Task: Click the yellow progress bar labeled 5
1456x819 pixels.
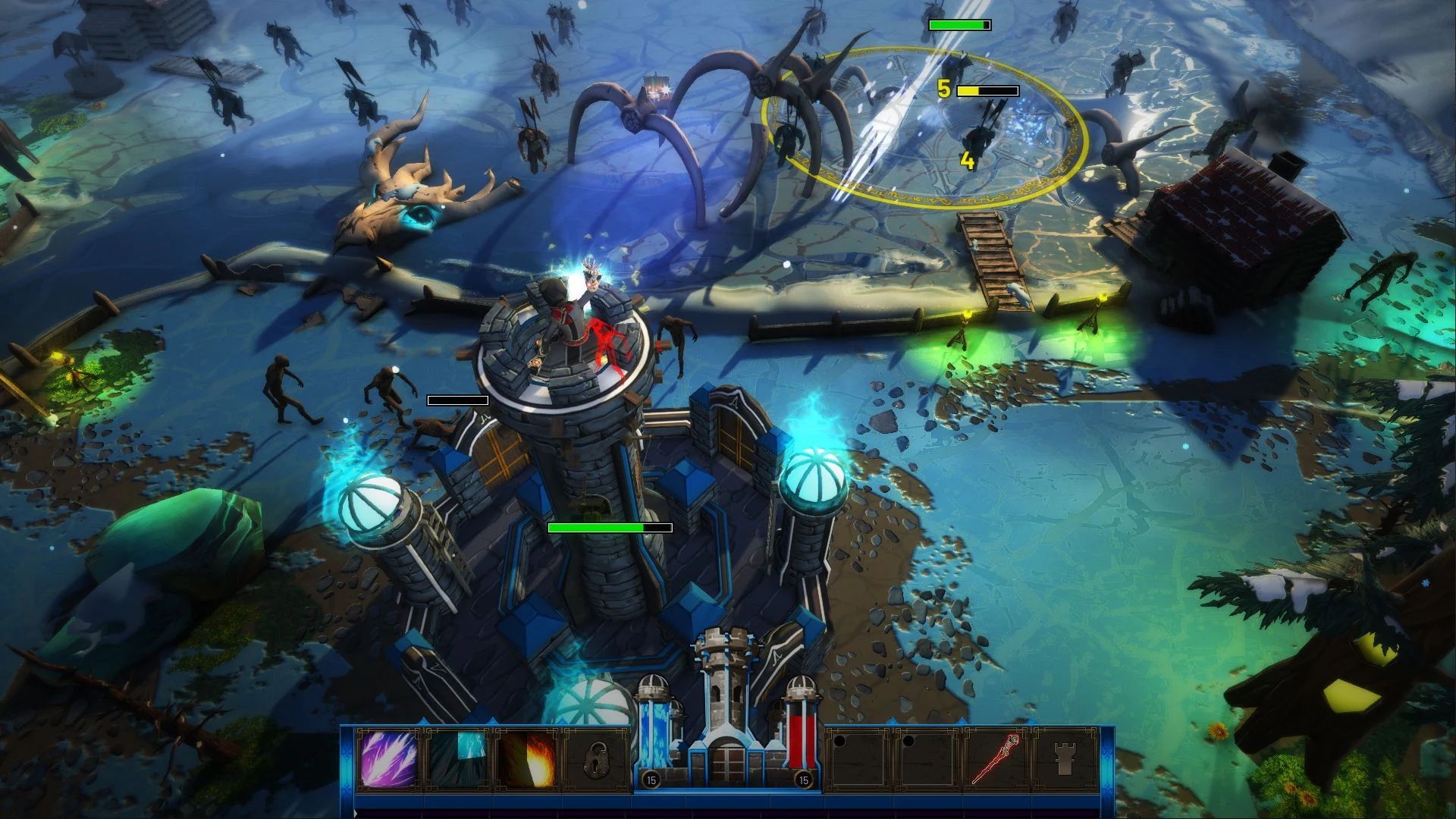Action: click(986, 89)
